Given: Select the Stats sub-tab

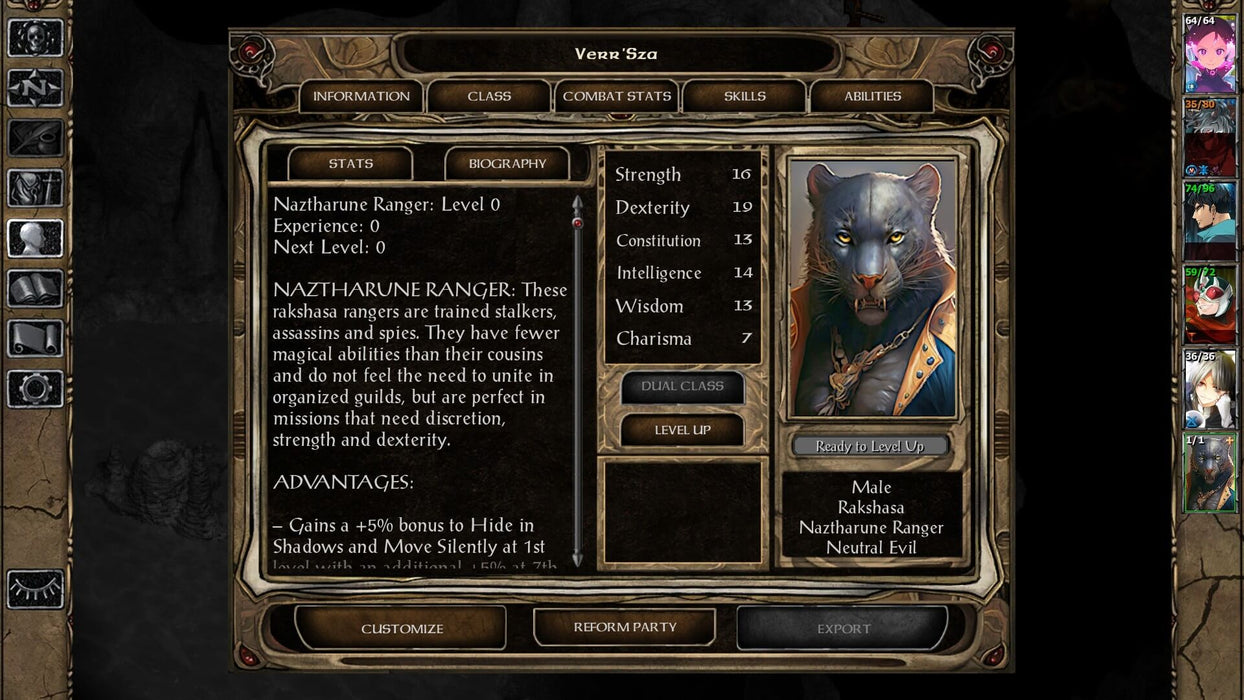Looking at the screenshot, I should point(351,164).
